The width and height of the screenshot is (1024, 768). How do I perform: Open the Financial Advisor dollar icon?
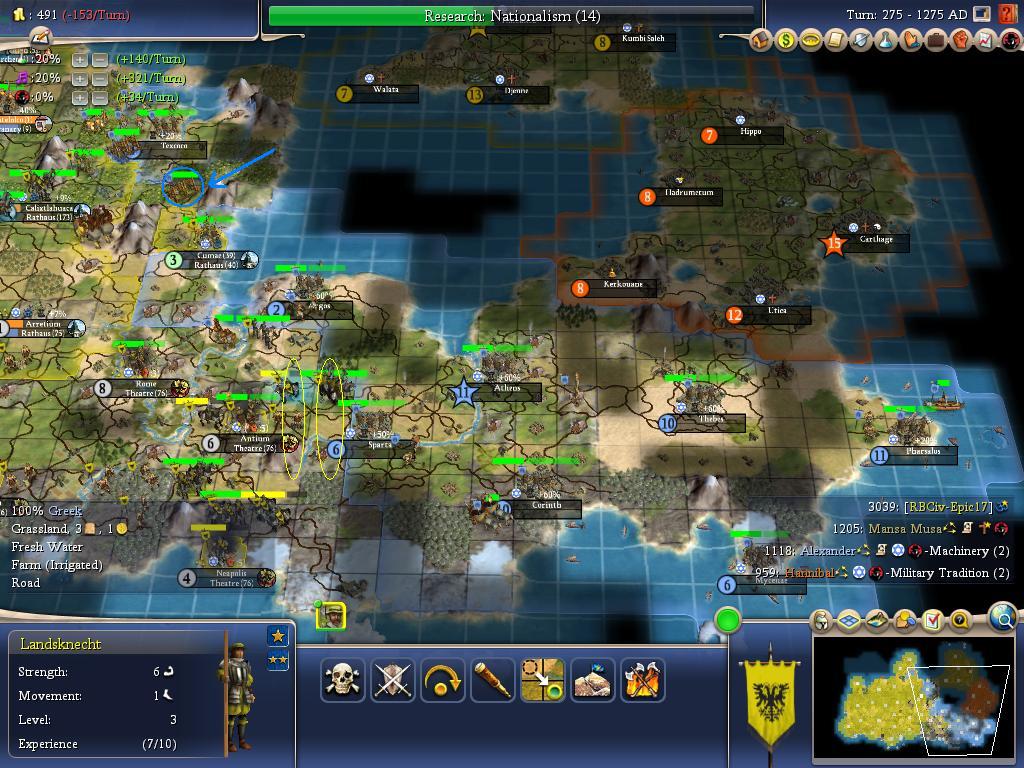(x=786, y=40)
